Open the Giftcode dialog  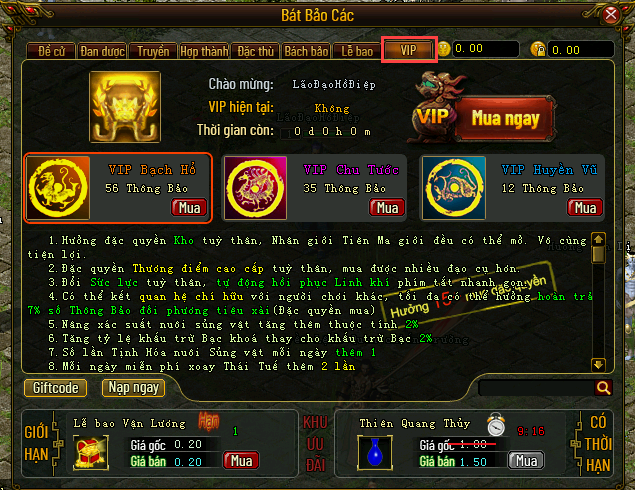pyautogui.click(x=58, y=387)
